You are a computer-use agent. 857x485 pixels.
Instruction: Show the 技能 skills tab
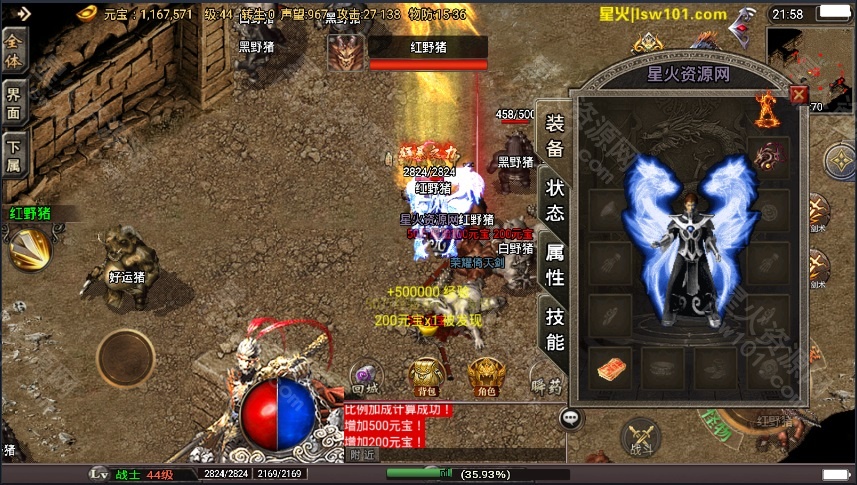pyautogui.click(x=554, y=329)
